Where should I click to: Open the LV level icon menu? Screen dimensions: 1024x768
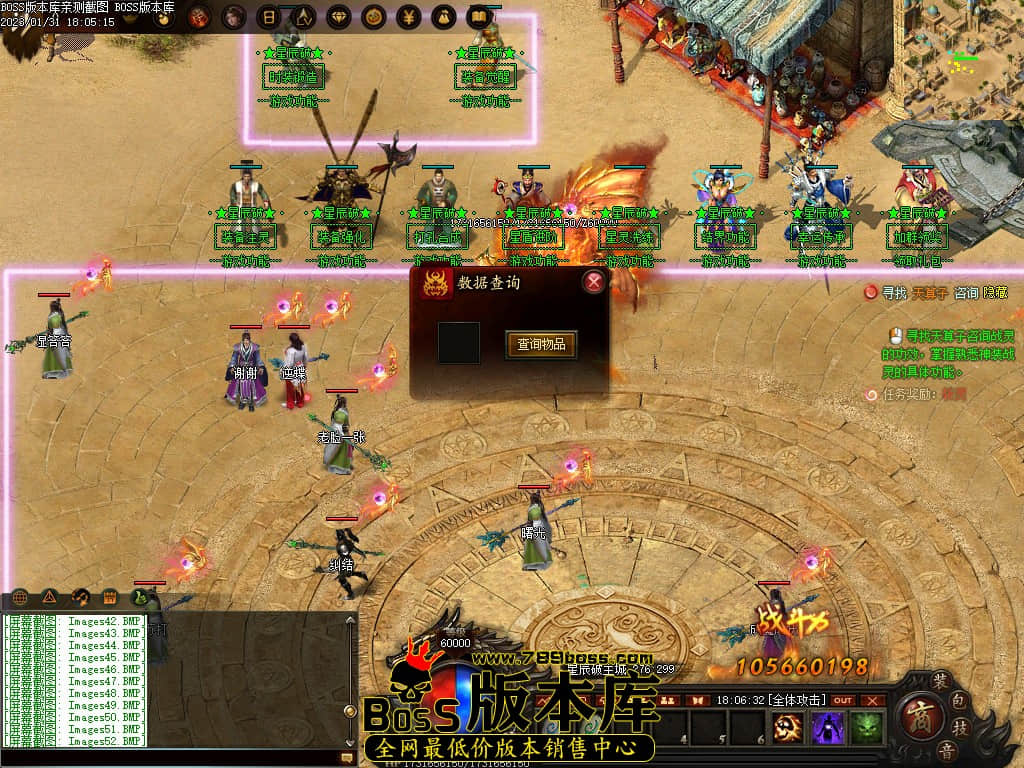tap(303, 16)
